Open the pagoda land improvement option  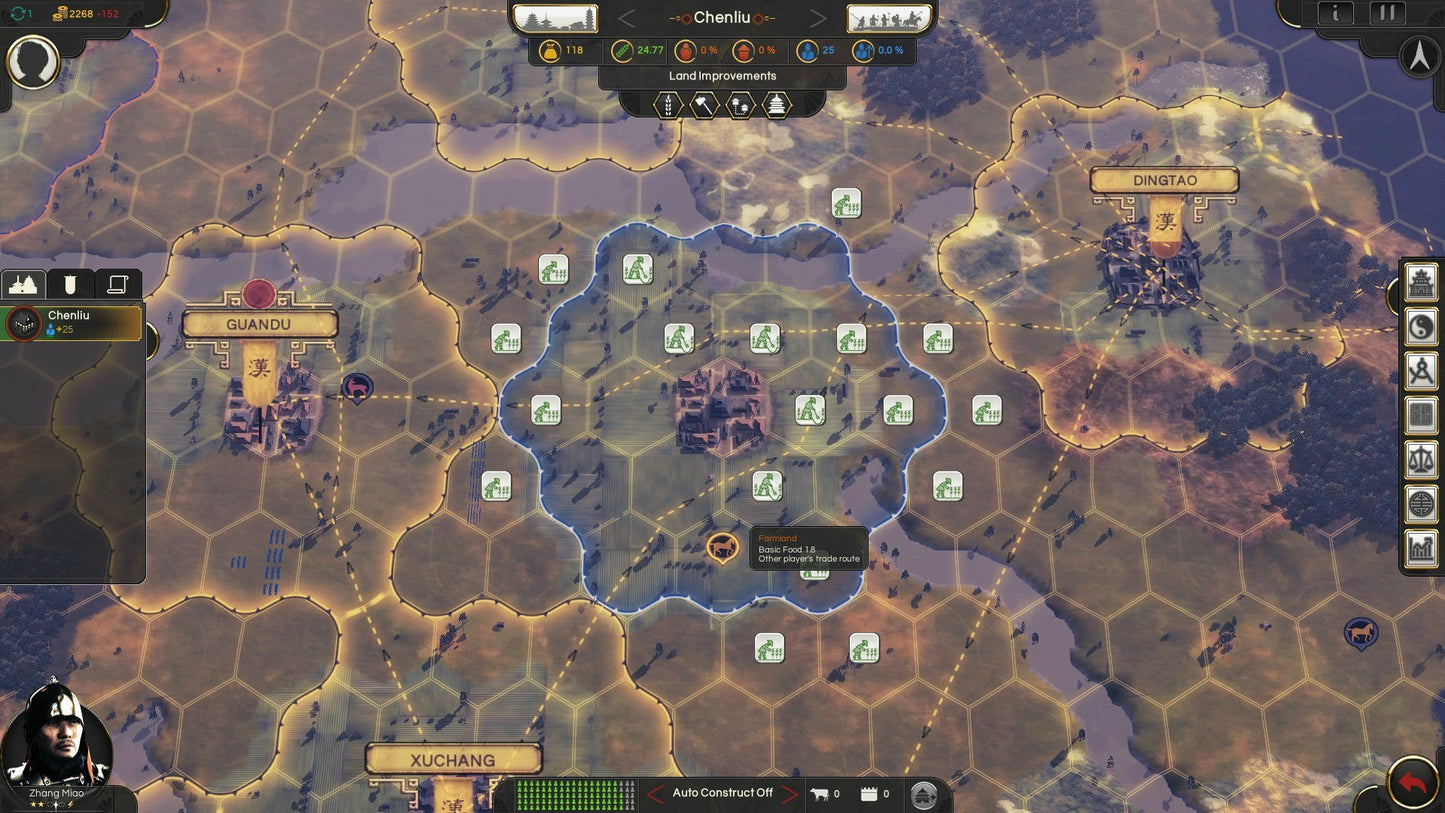pos(778,104)
